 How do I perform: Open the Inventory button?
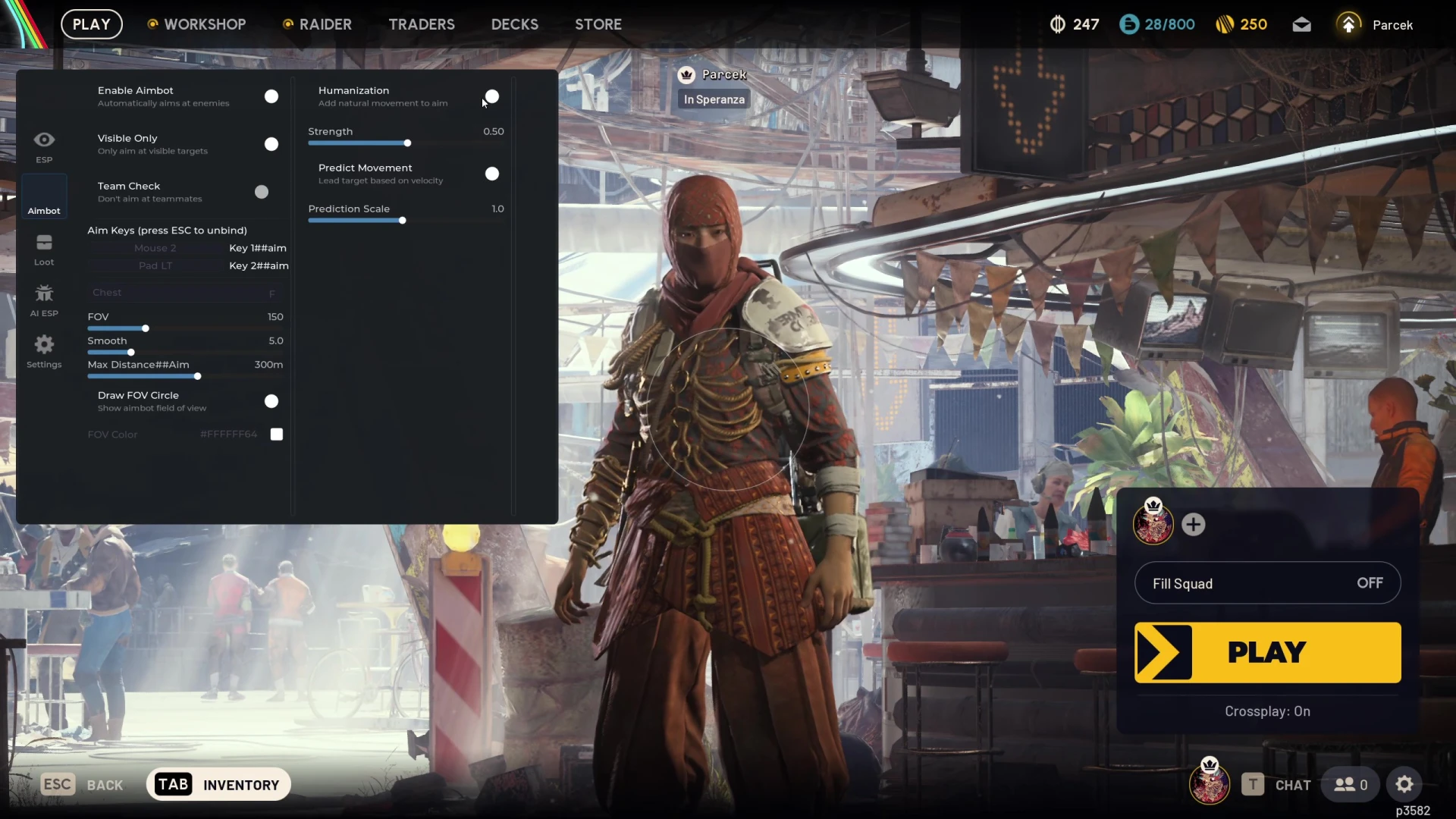218,785
